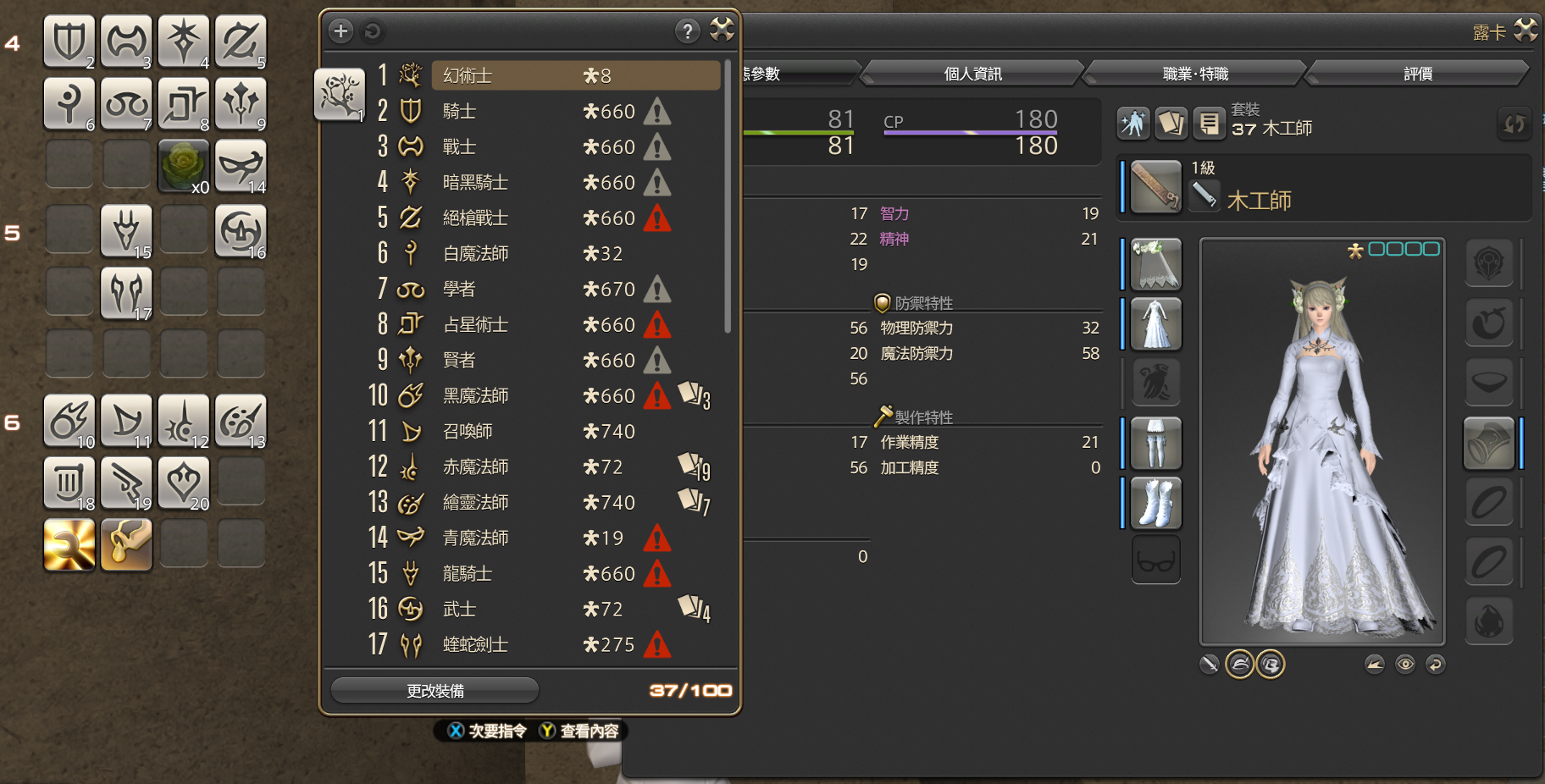
Task: Click the low-angle view icon under the model
Action: coord(1374,664)
